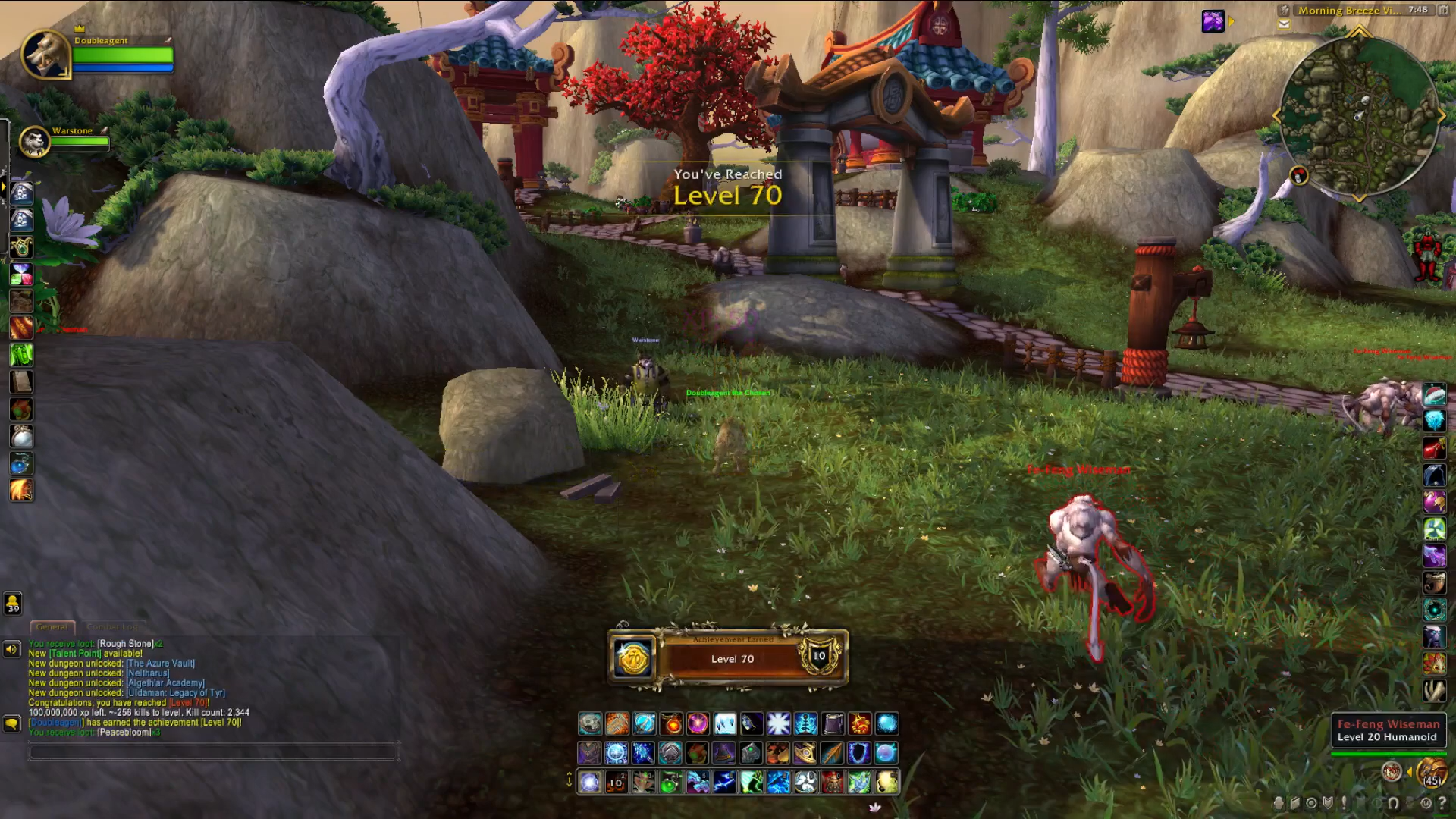Cast the white ice burst spell
Image resolution: width=1456 pixels, height=819 pixels.
pos(779,724)
